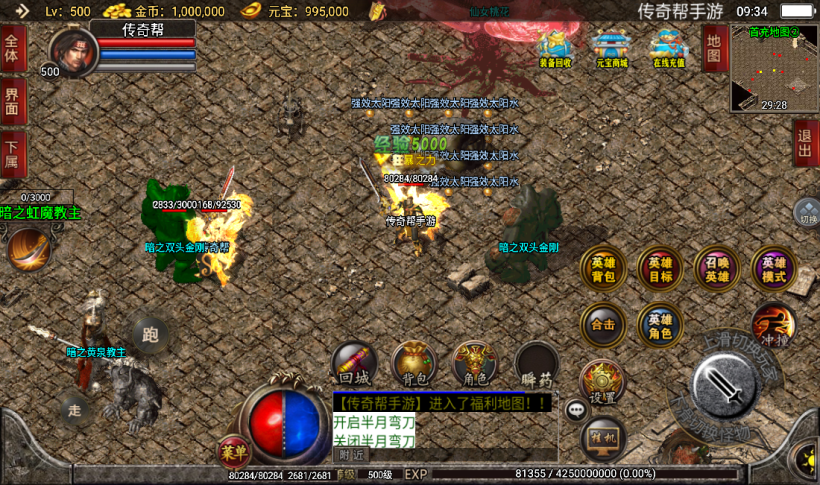Open the 地图 map button

pos(713,49)
